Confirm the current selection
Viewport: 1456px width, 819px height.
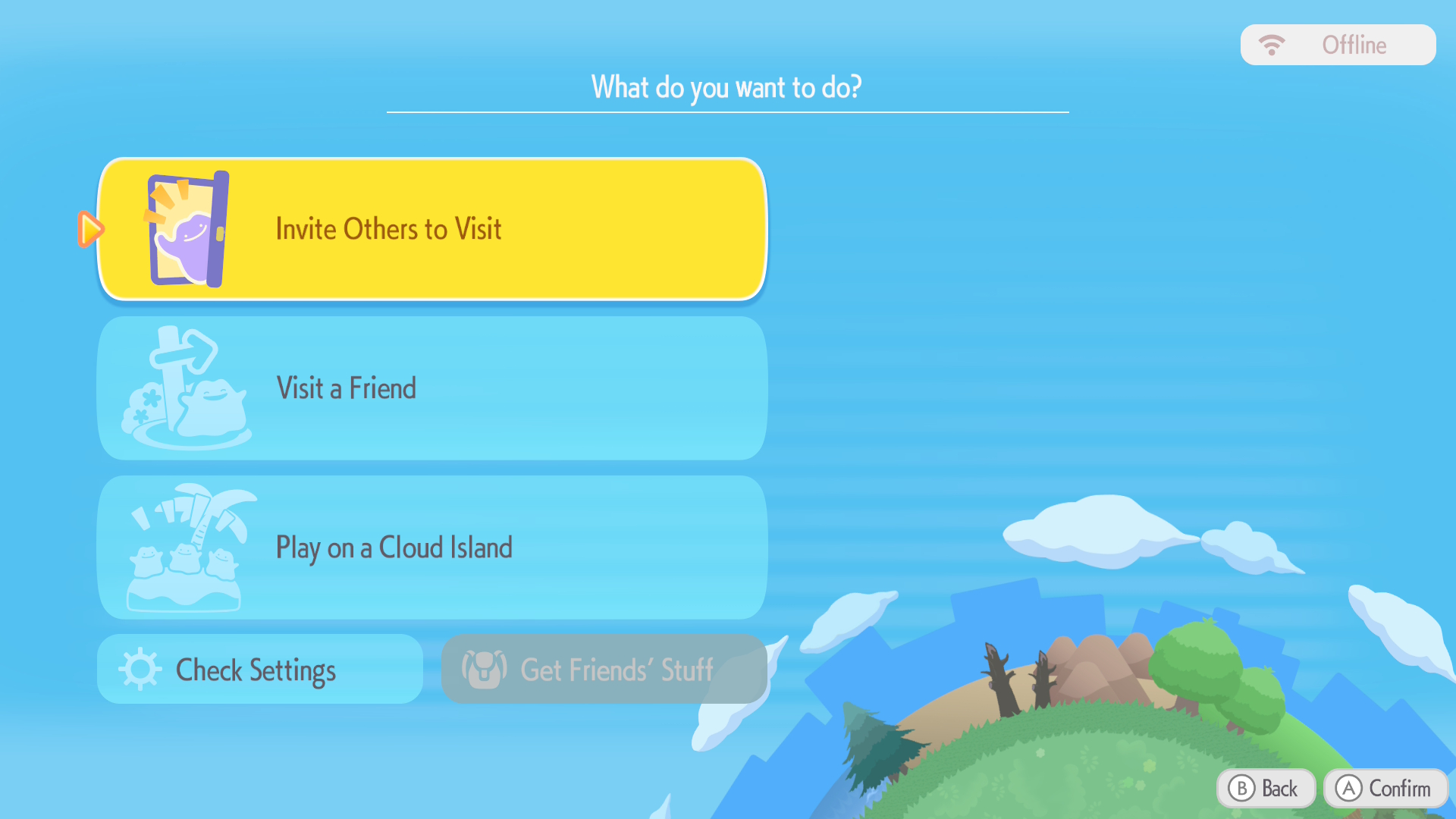coord(1385,789)
